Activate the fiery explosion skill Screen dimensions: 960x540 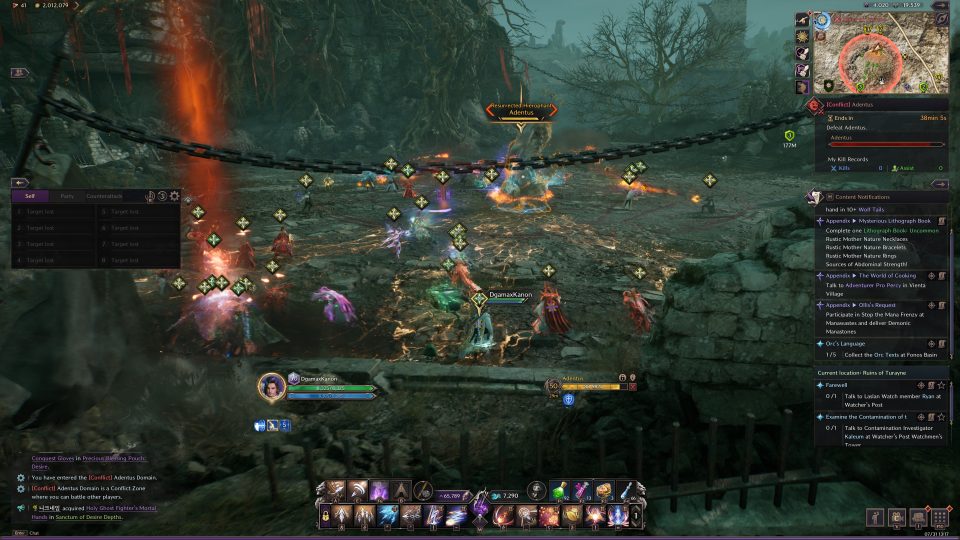tap(548, 515)
